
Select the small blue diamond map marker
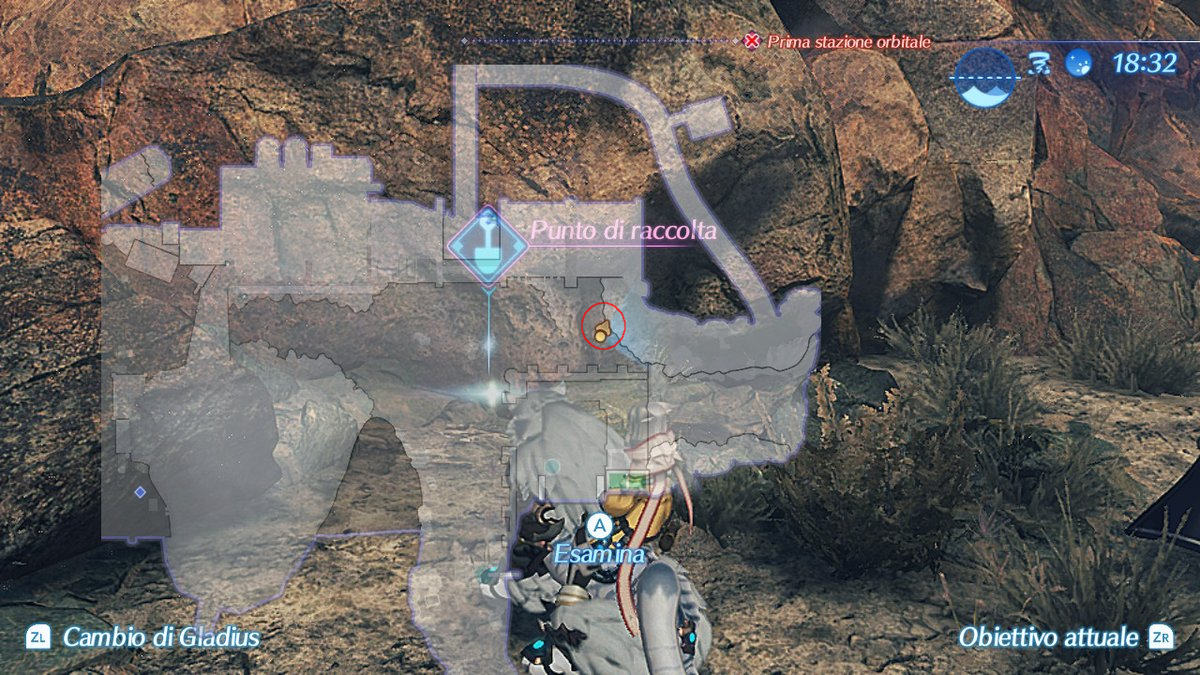coord(140,492)
